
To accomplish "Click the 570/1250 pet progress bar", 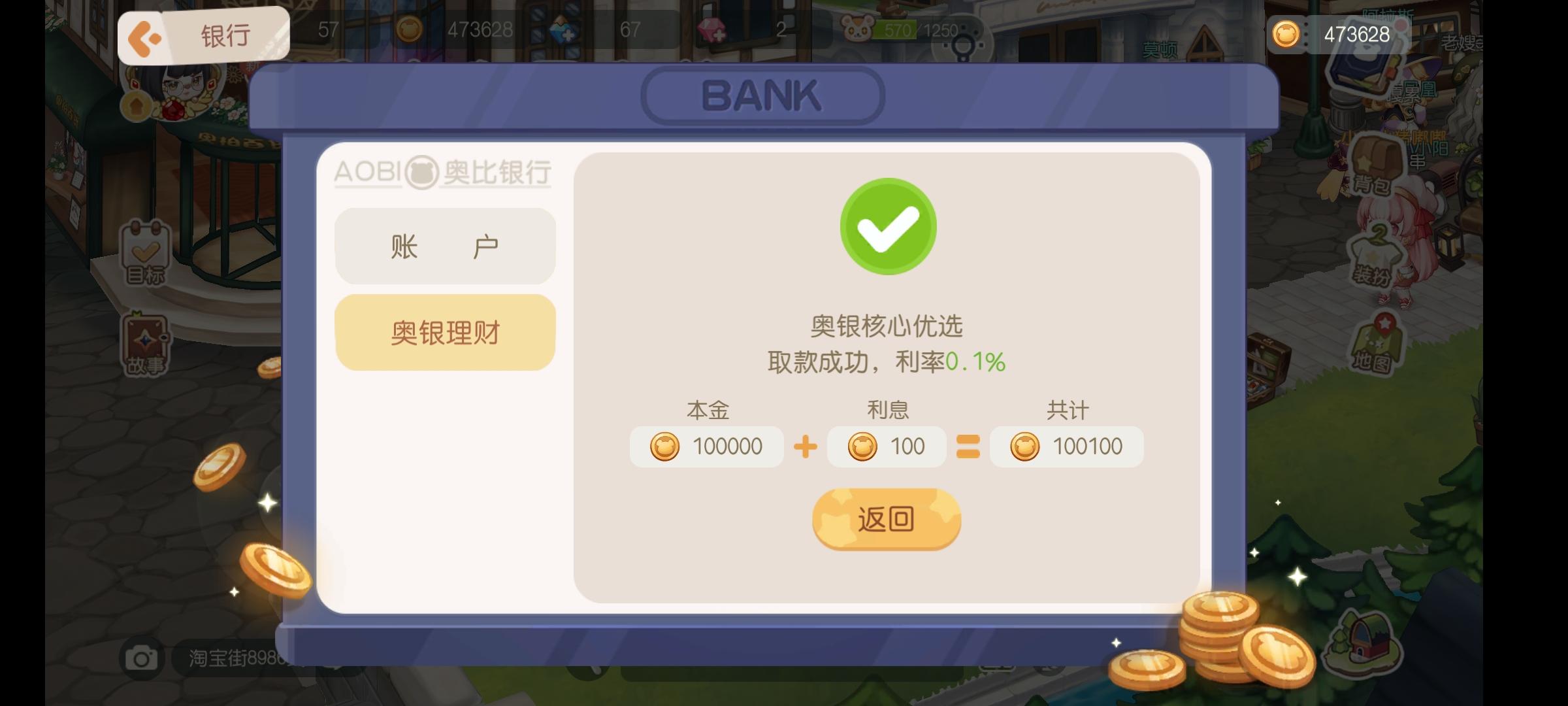I will (x=918, y=29).
